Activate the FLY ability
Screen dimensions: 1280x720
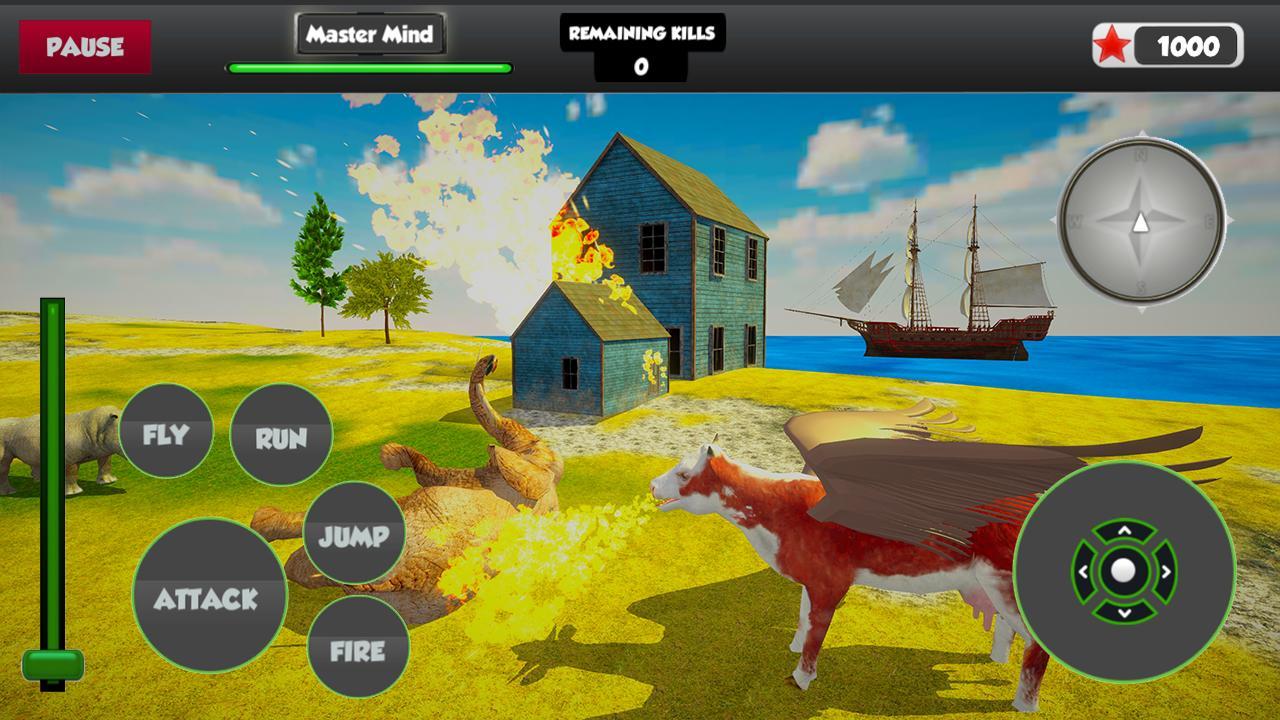pyautogui.click(x=166, y=433)
